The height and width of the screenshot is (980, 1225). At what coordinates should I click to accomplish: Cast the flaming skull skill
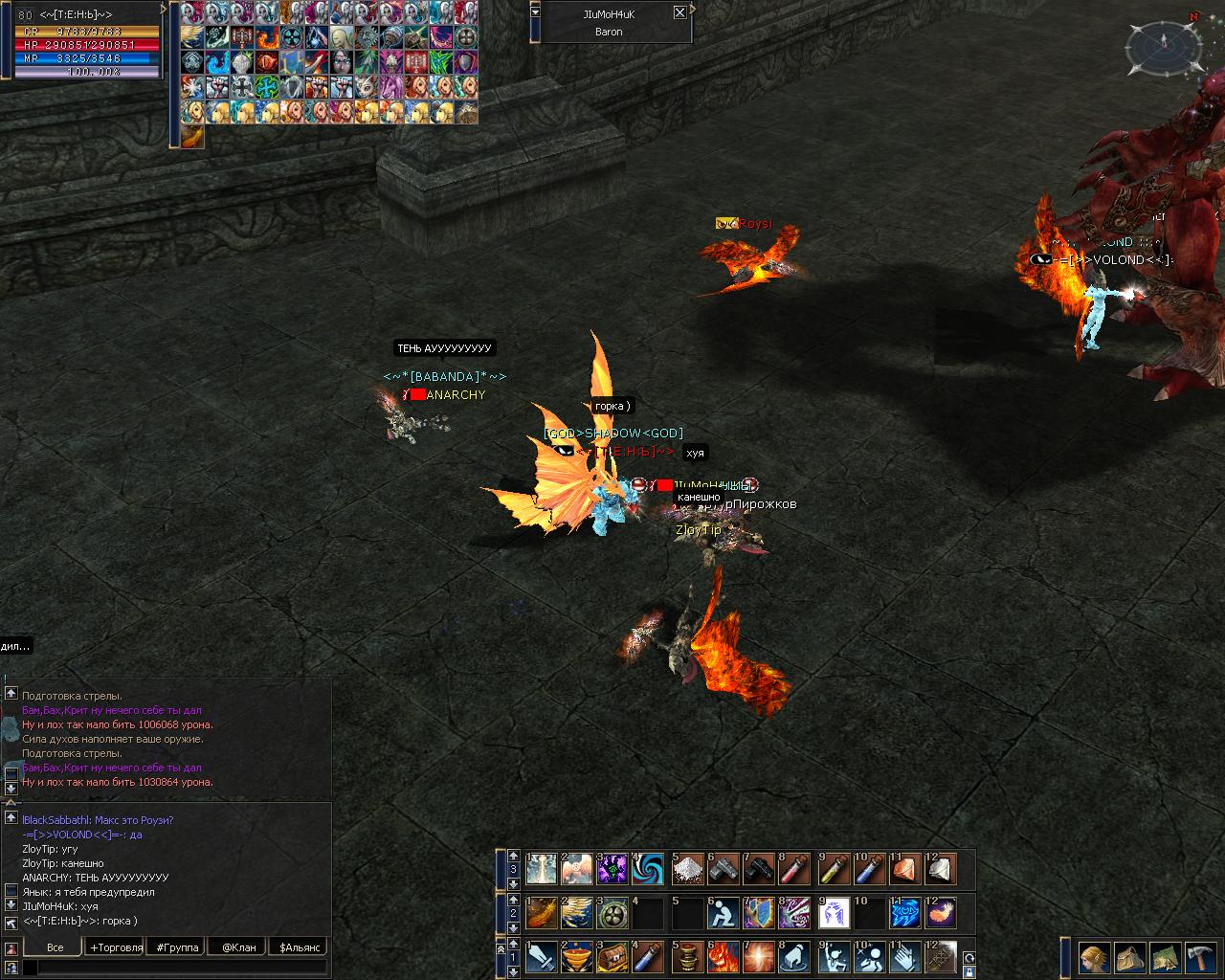coord(722,957)
